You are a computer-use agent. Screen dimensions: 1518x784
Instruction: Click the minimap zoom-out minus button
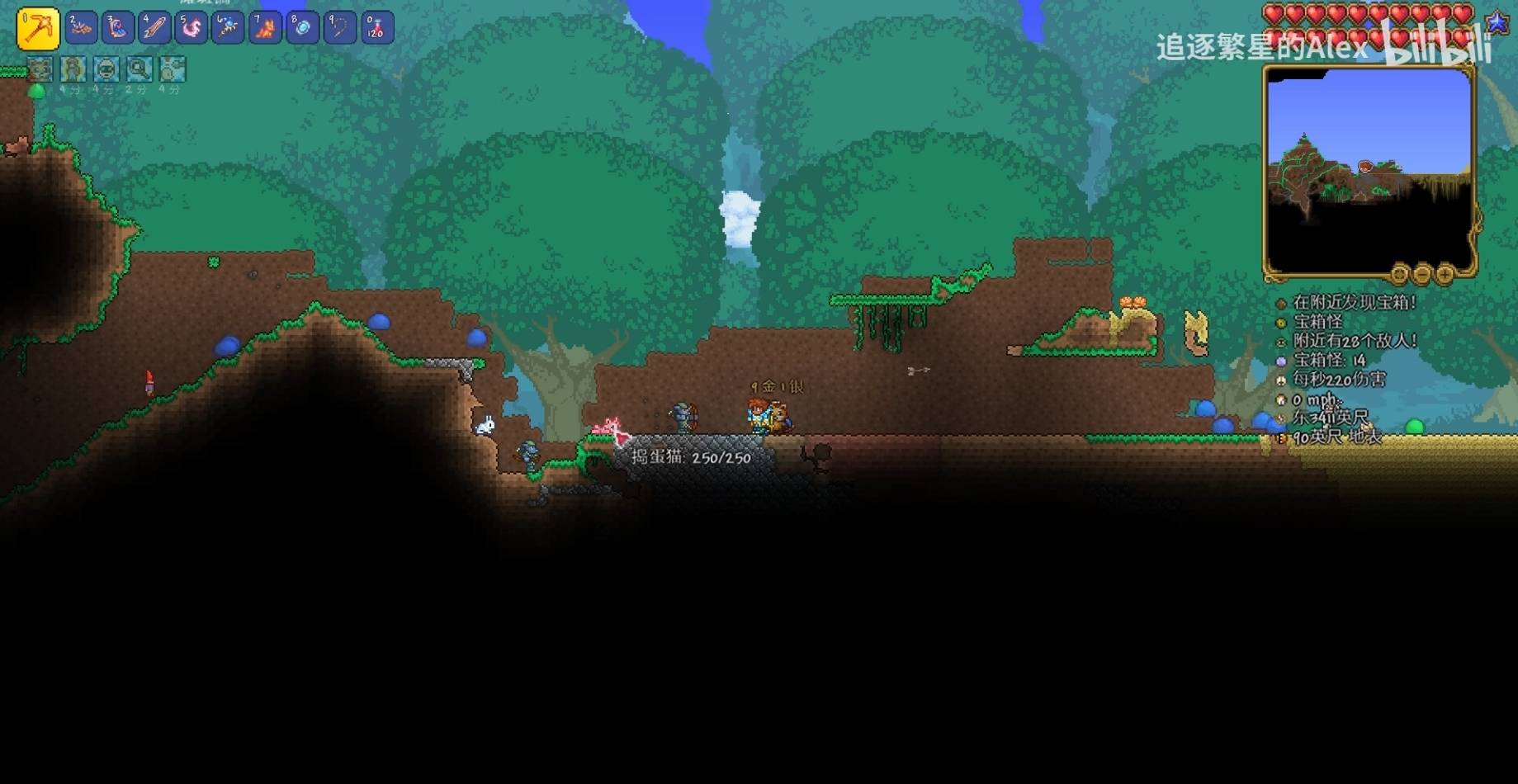coord(1422,274)
